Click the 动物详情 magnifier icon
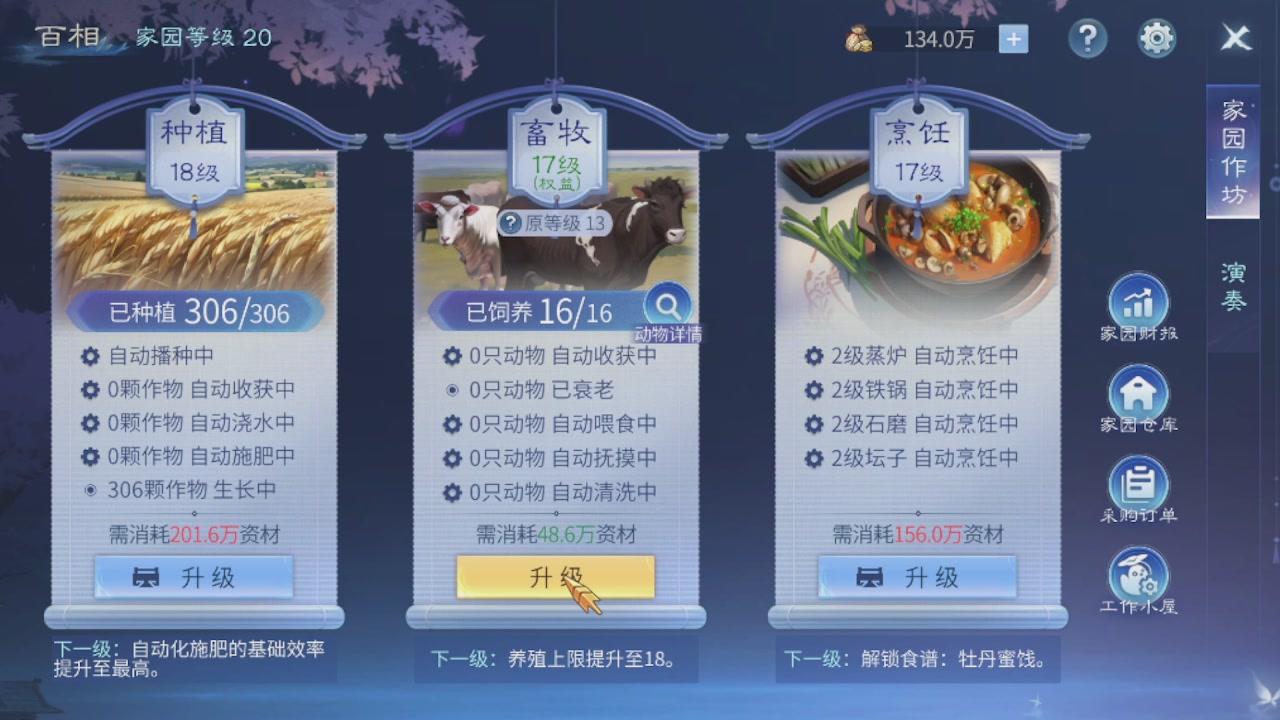The width and height of the screenshot is (1280, 720). tap(668, 305)
